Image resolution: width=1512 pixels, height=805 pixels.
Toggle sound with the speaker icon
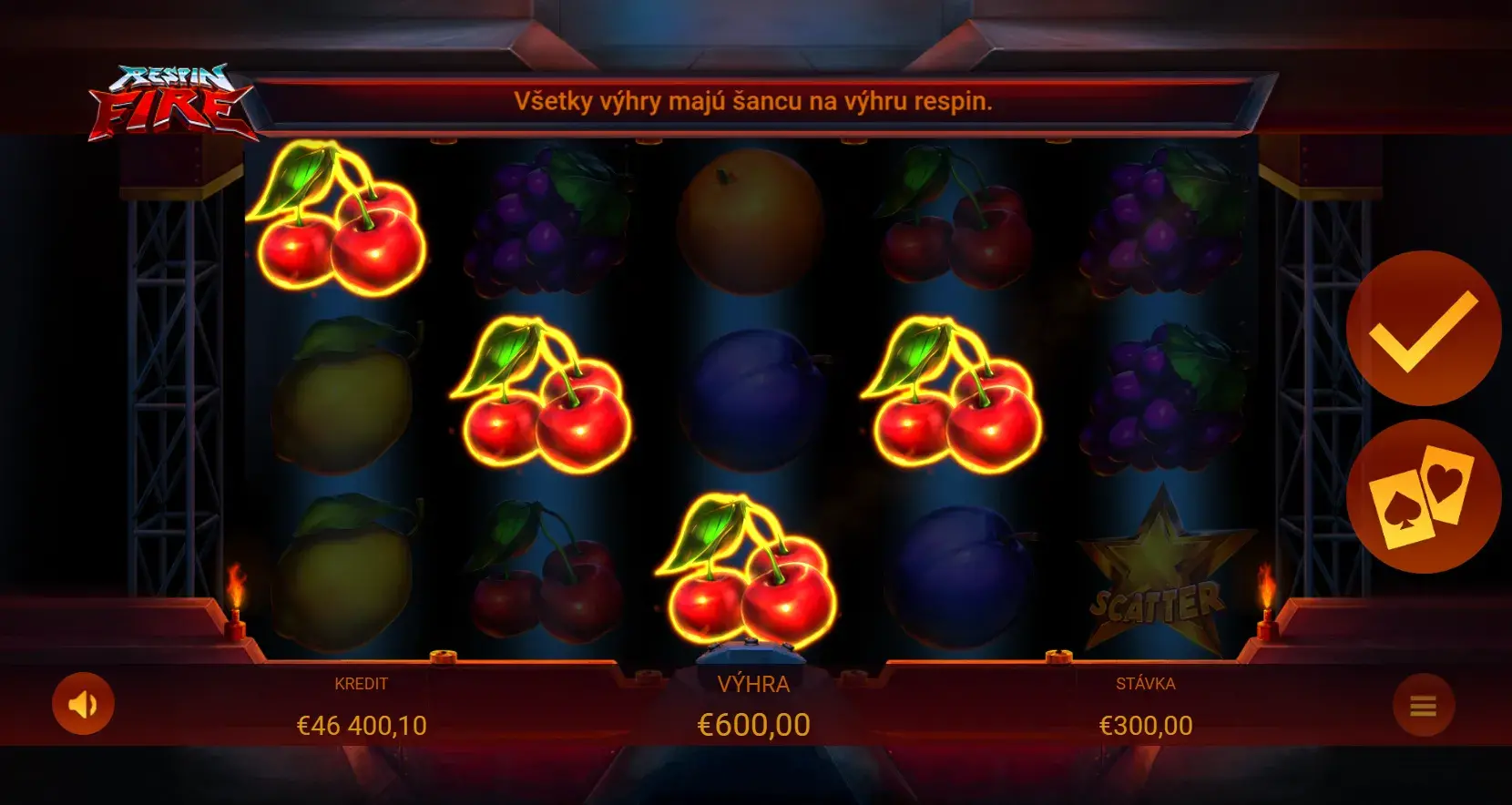point(83,704)
